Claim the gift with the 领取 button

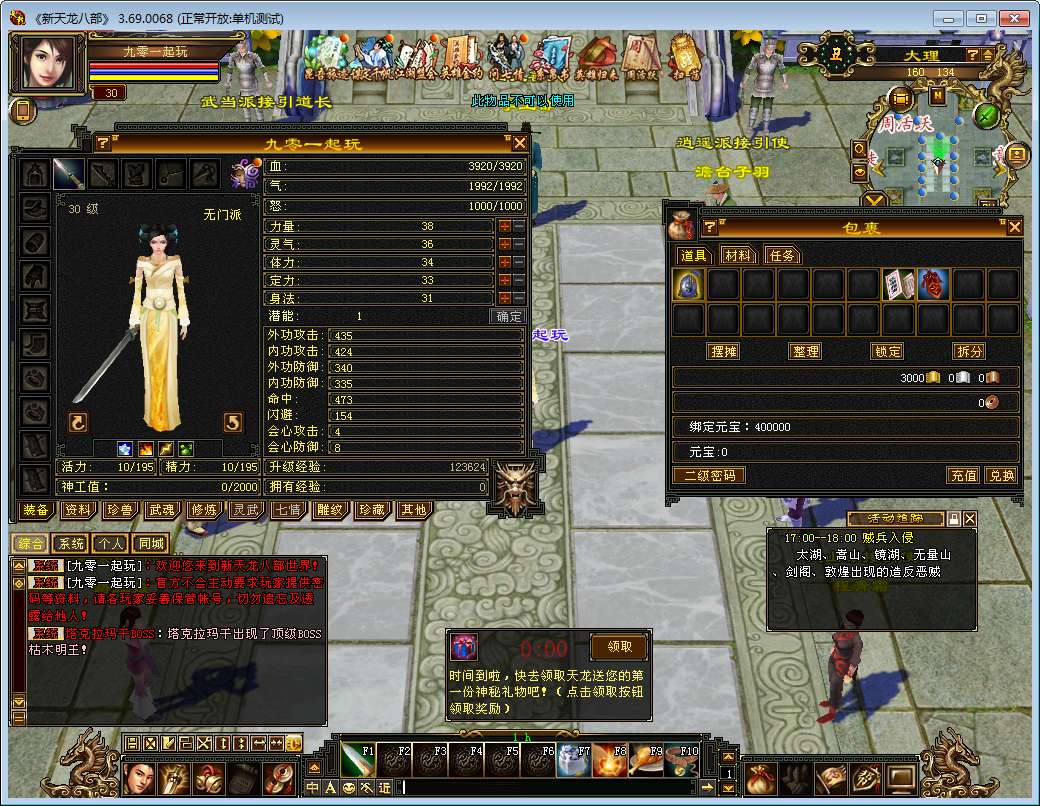[x=619, y=646]
